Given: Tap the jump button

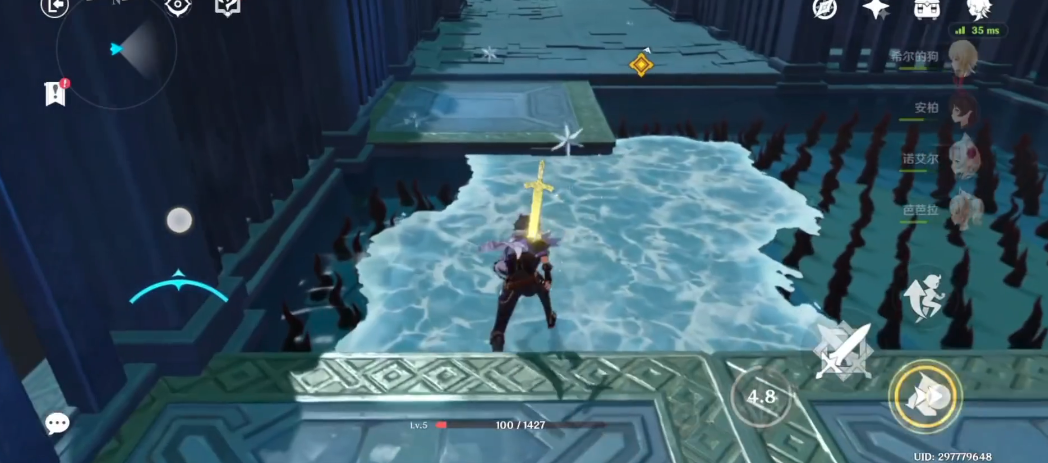Looking at the screenshot, I should click(925, 295).
